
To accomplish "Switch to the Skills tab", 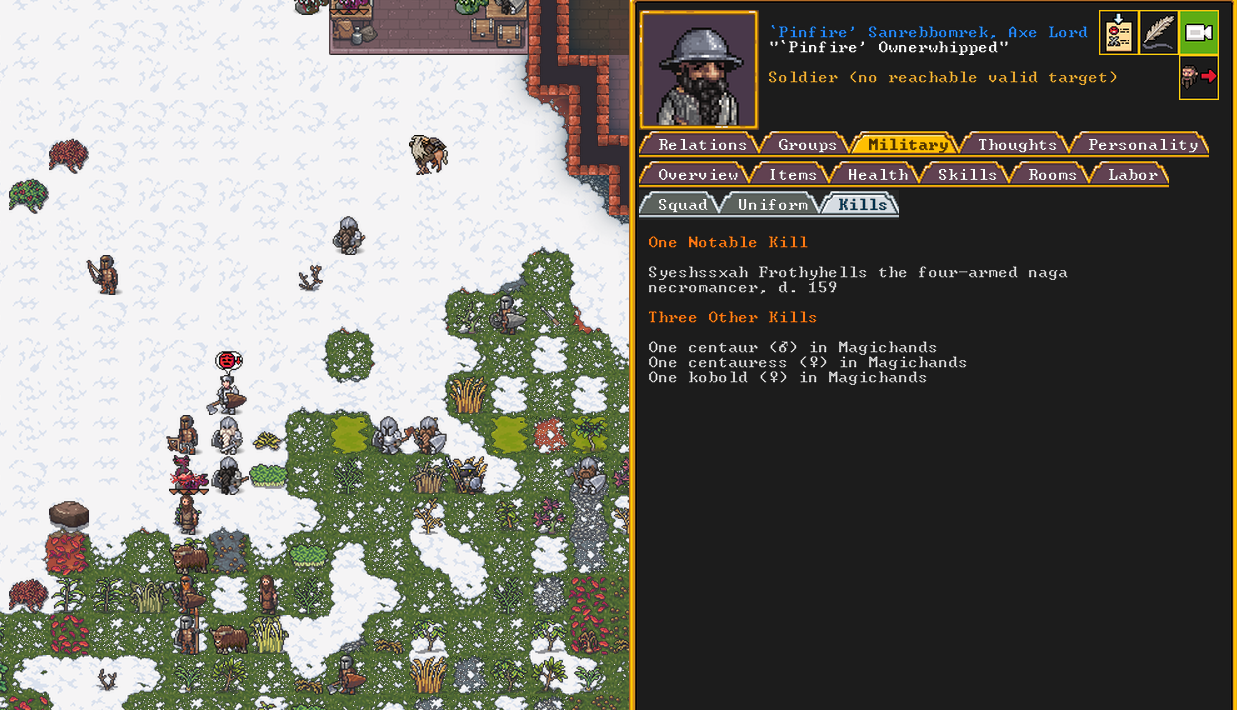I will (x=966, y=175).
